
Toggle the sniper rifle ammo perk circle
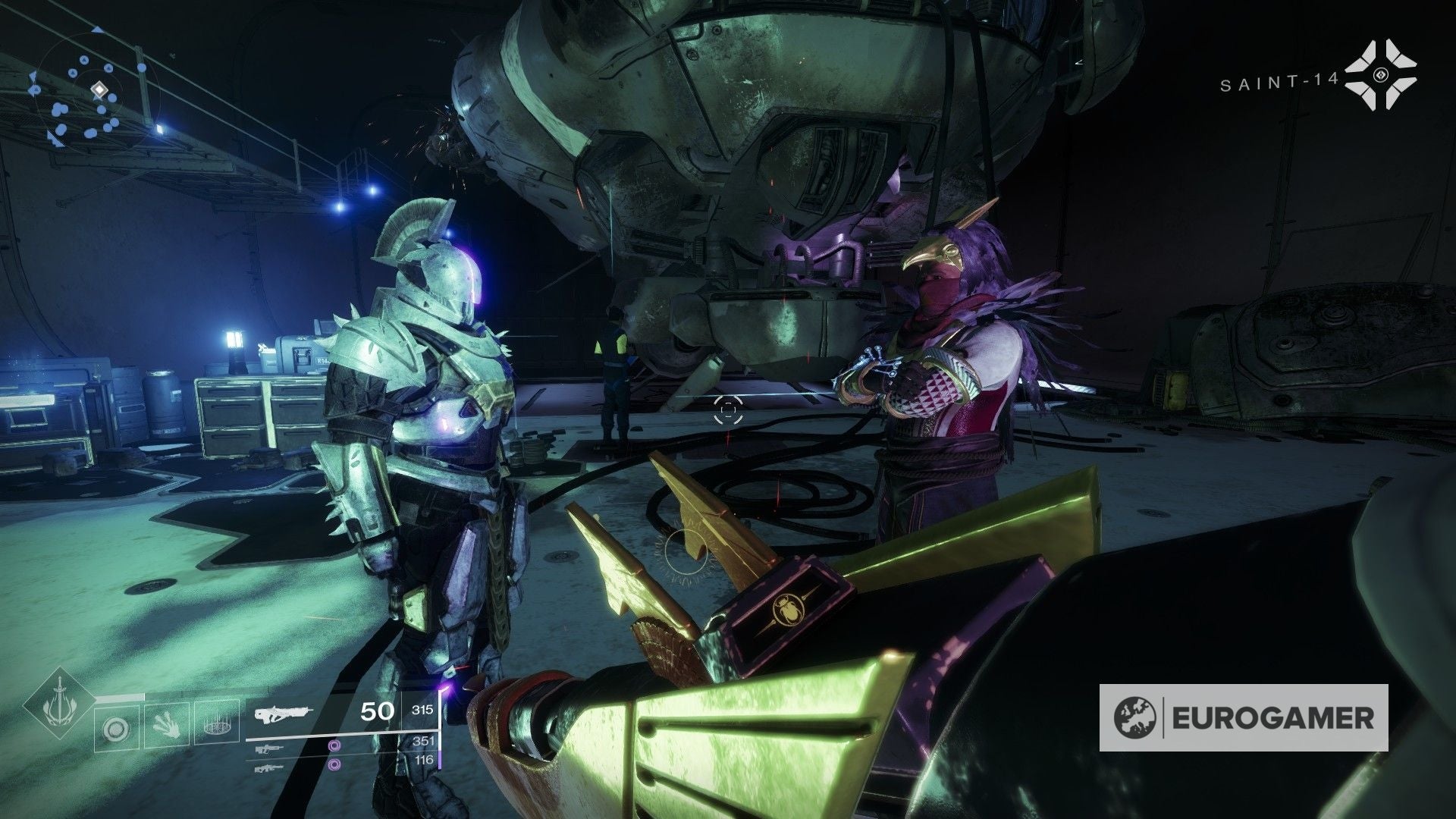pyautogui.click(x=334, y=764)
